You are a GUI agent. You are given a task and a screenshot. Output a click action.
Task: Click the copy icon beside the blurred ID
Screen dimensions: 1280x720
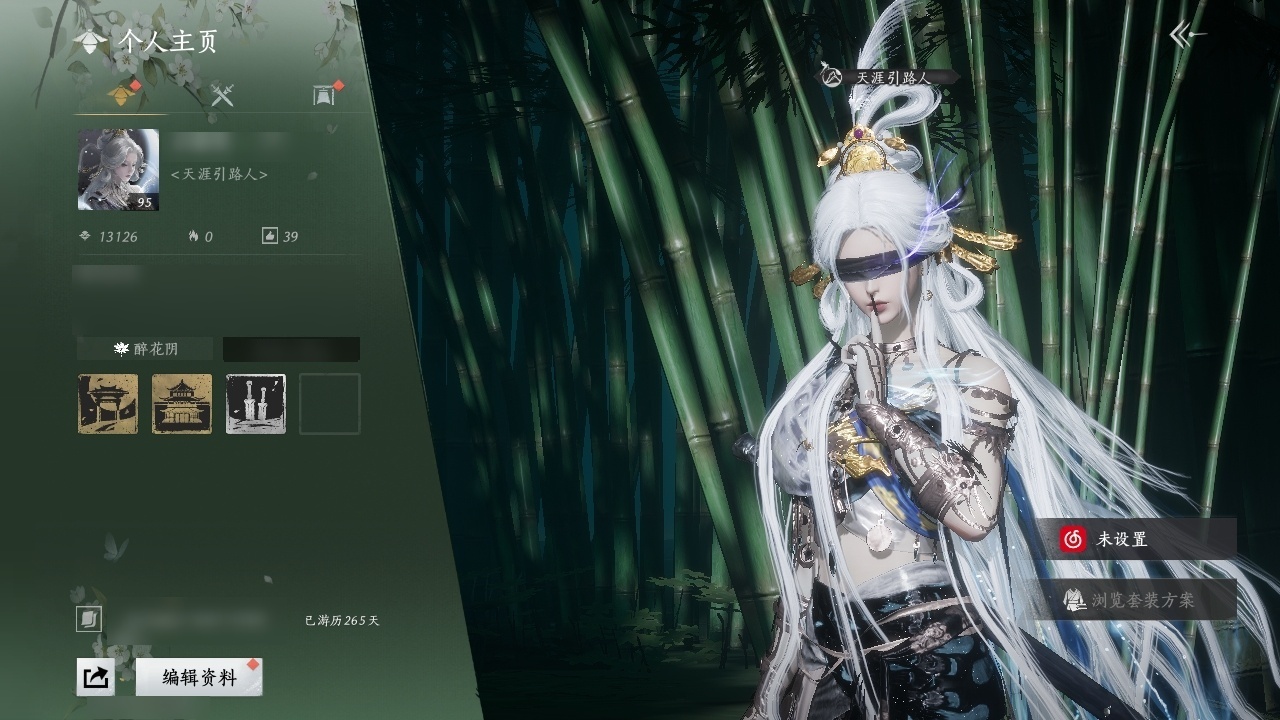tap(89, 620)
